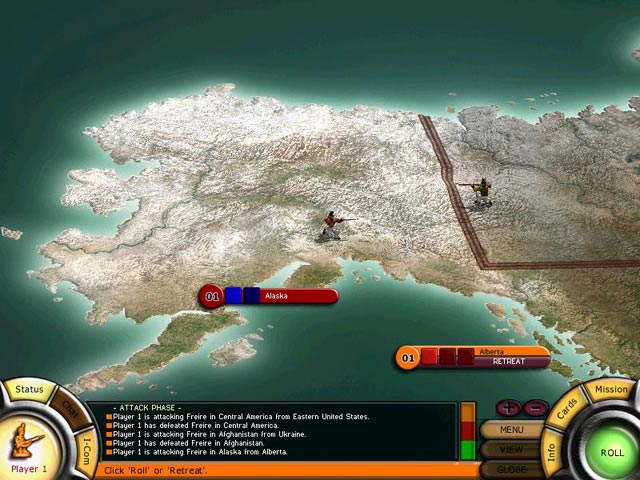Roll the dice with the green ROLL button
Image resolution: width=640 pixels, height=480 pixels.
[611, 452]
